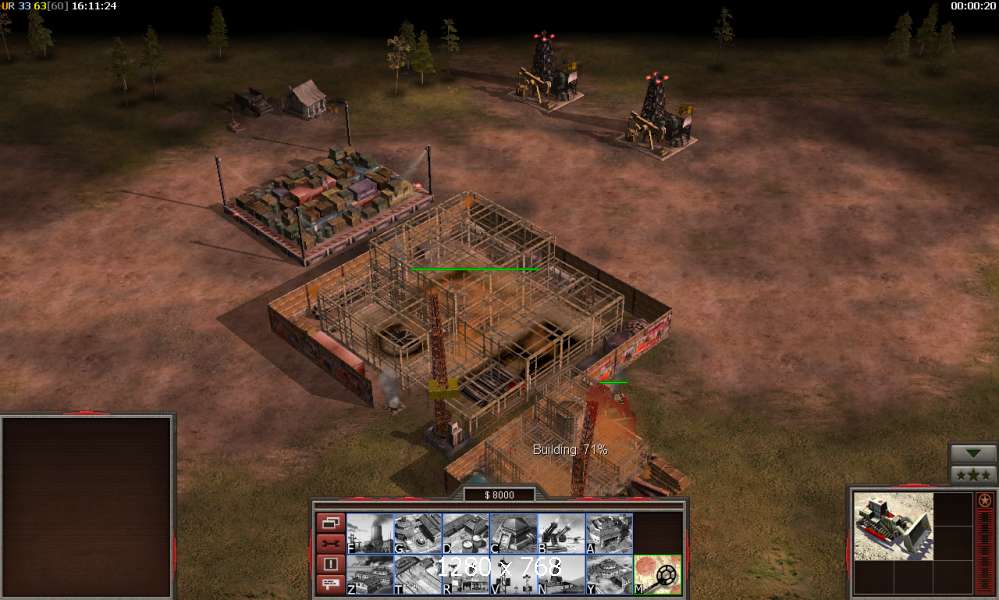Click the overlapping windows button in command bar

click(331, 522)
